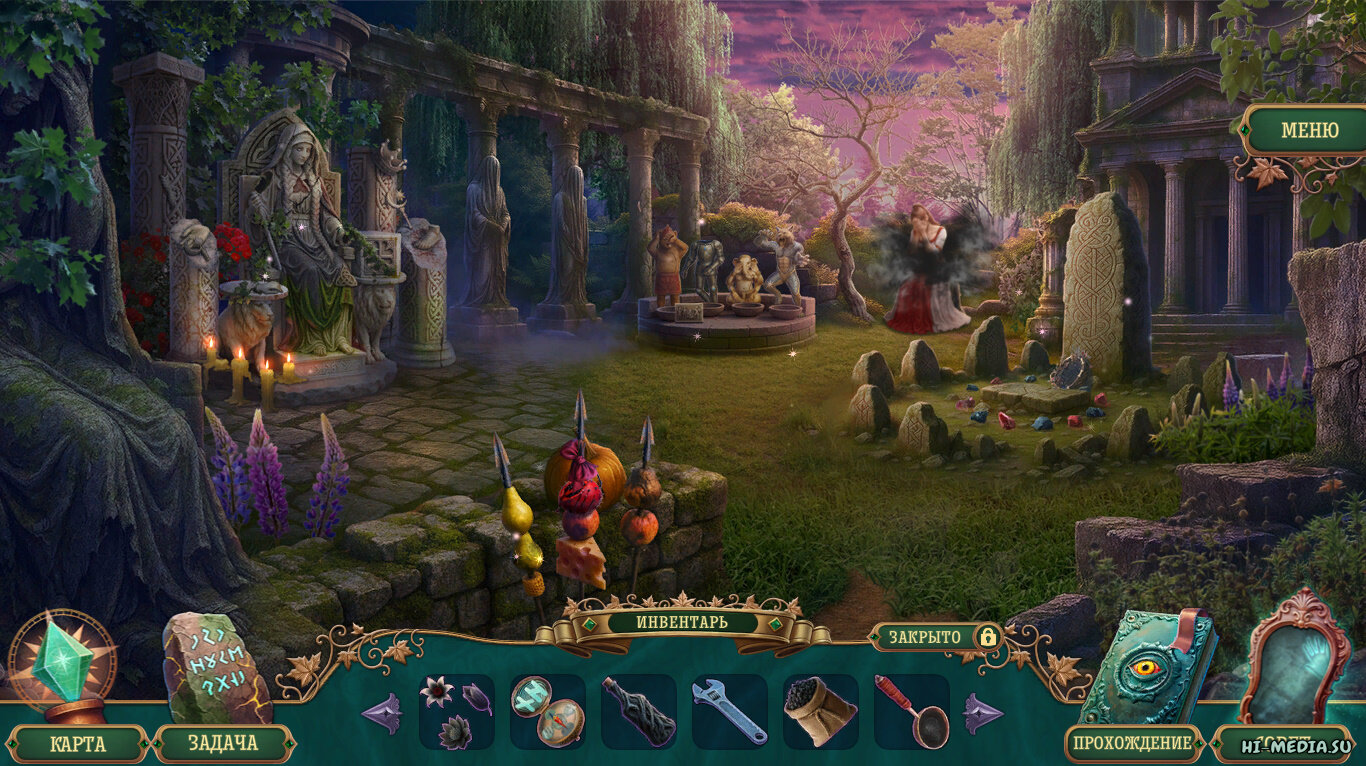Image resolution: width=1366 pixels, height=766 pixels.
Task: Show the current ЗАДАЧА task
Action: (x=222, y=744)
